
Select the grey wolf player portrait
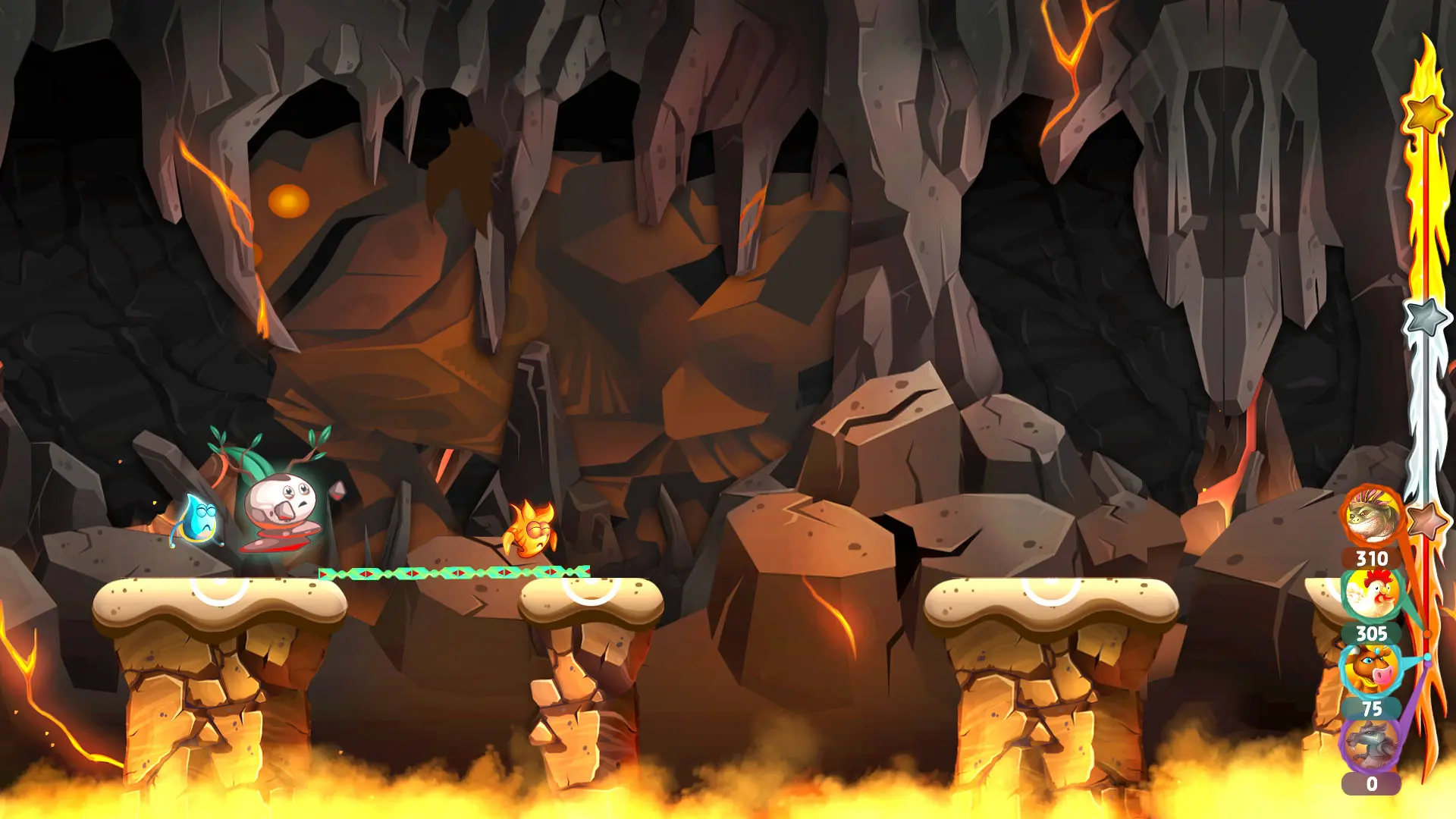point(1371,744)
